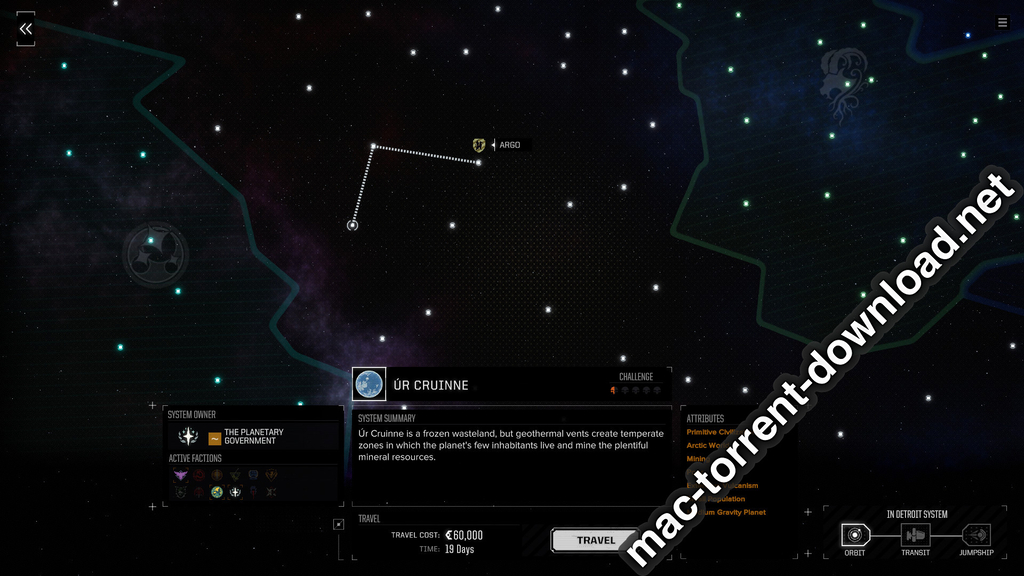Click the Planetary Government owner emblem
The width and height of the screenshot is (1024, 576).
click(188, 437)
